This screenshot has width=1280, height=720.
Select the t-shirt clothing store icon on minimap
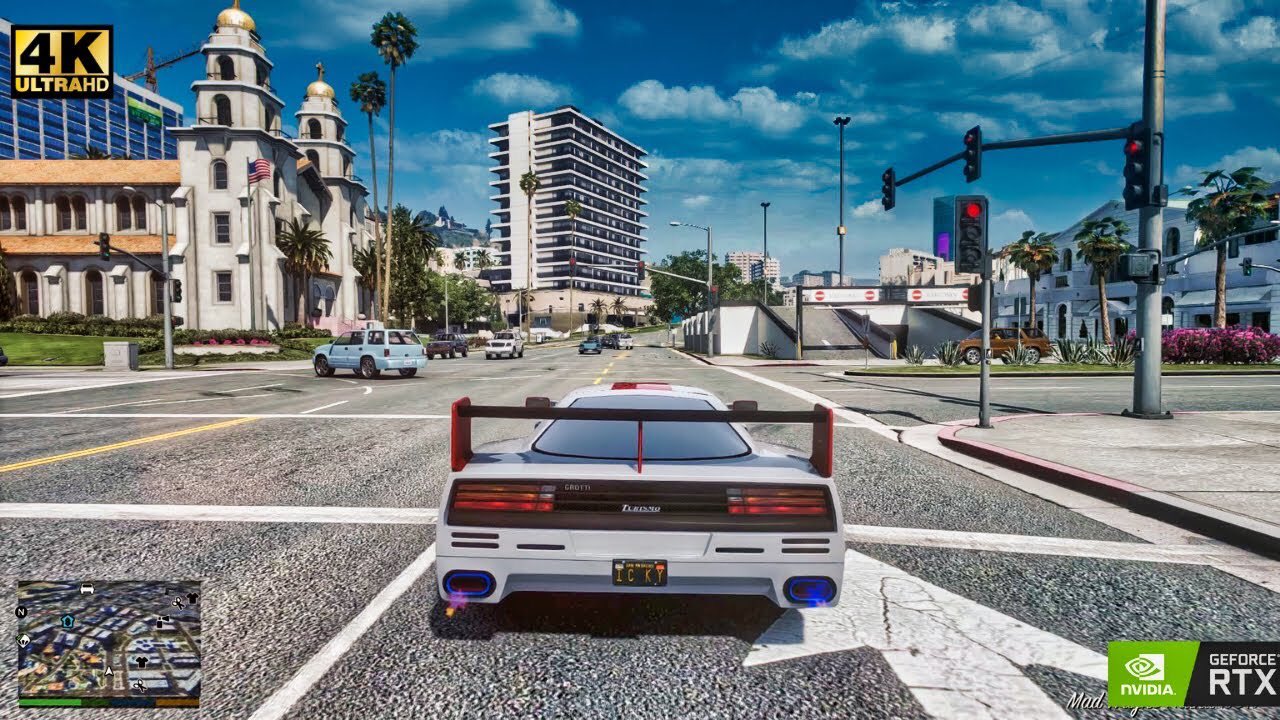coord(142,660)
